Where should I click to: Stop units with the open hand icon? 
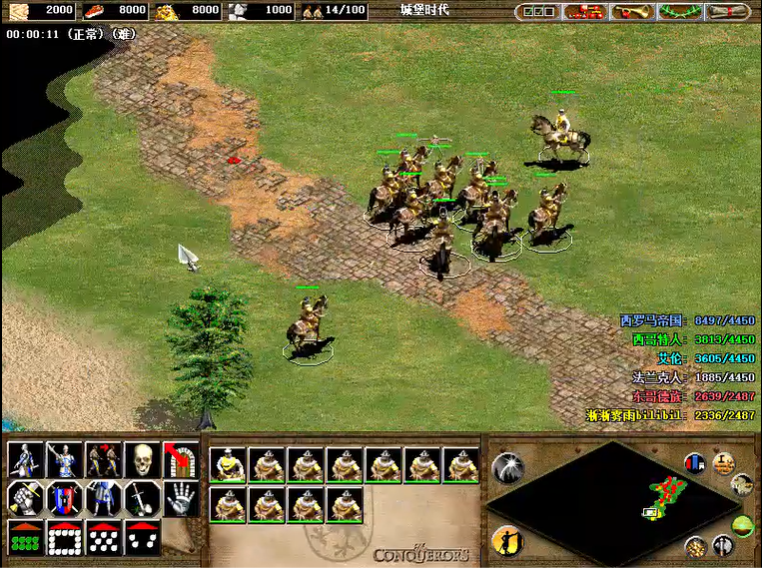181,497
